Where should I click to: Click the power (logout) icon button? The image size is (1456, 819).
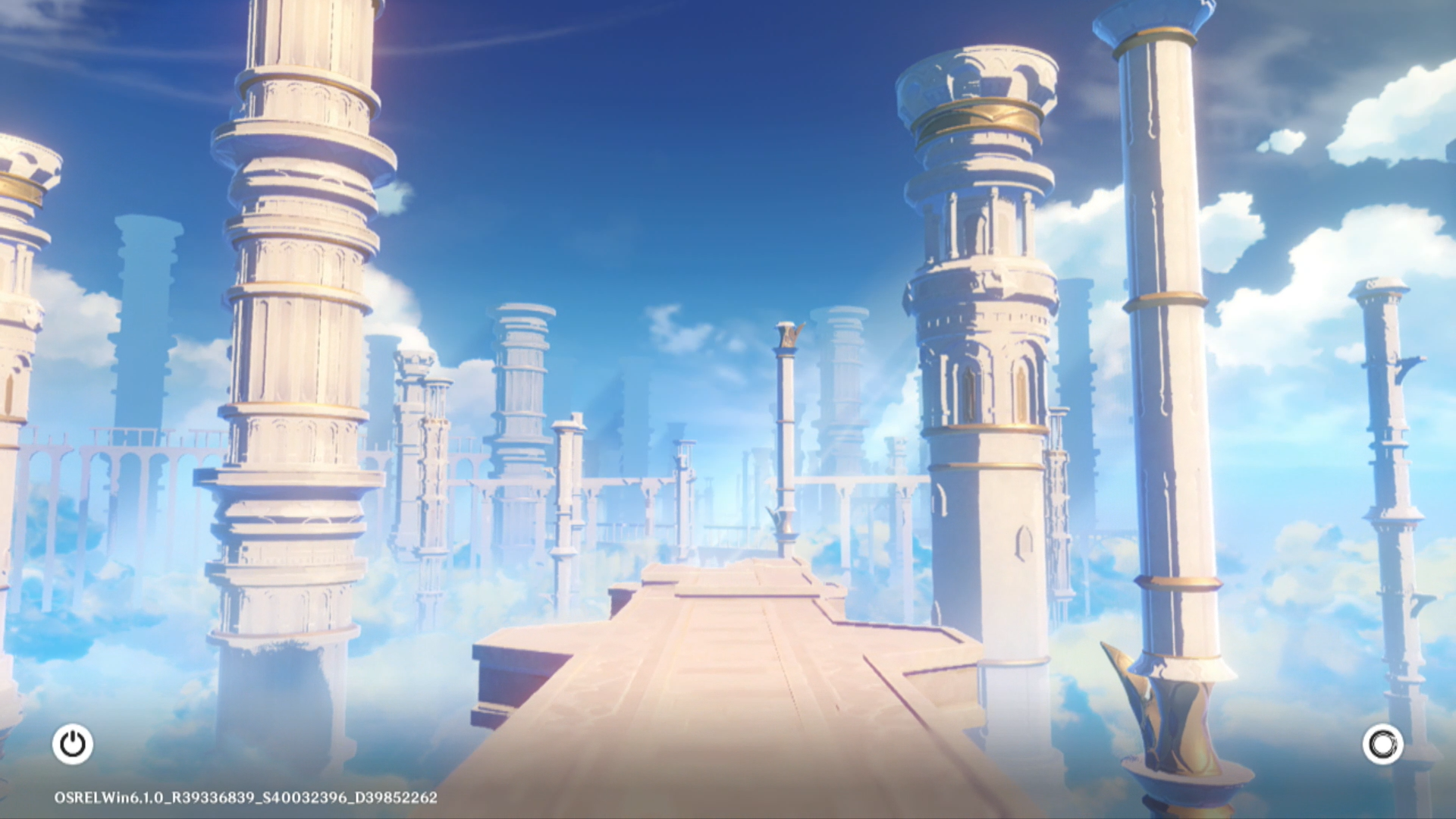(x=73, y=744)
